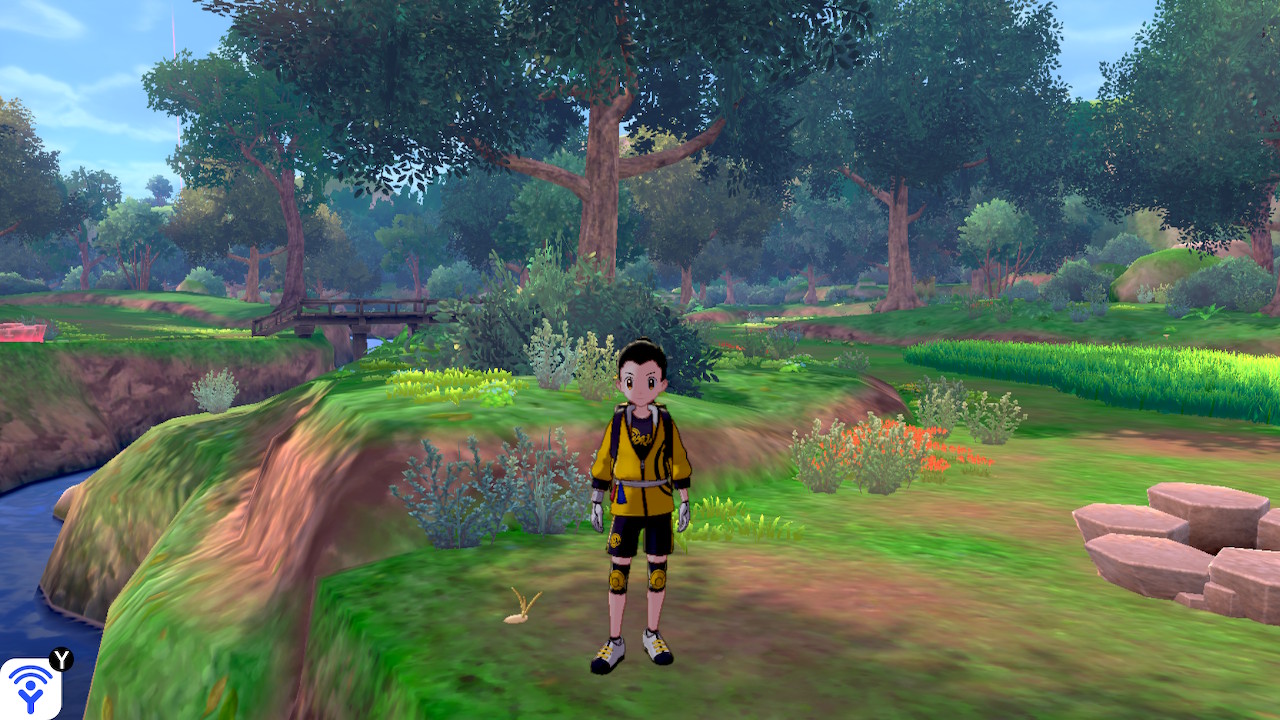Open the Y-Comm wireless icon
This screenshot has height=720, width=1280.
(30, 688)
